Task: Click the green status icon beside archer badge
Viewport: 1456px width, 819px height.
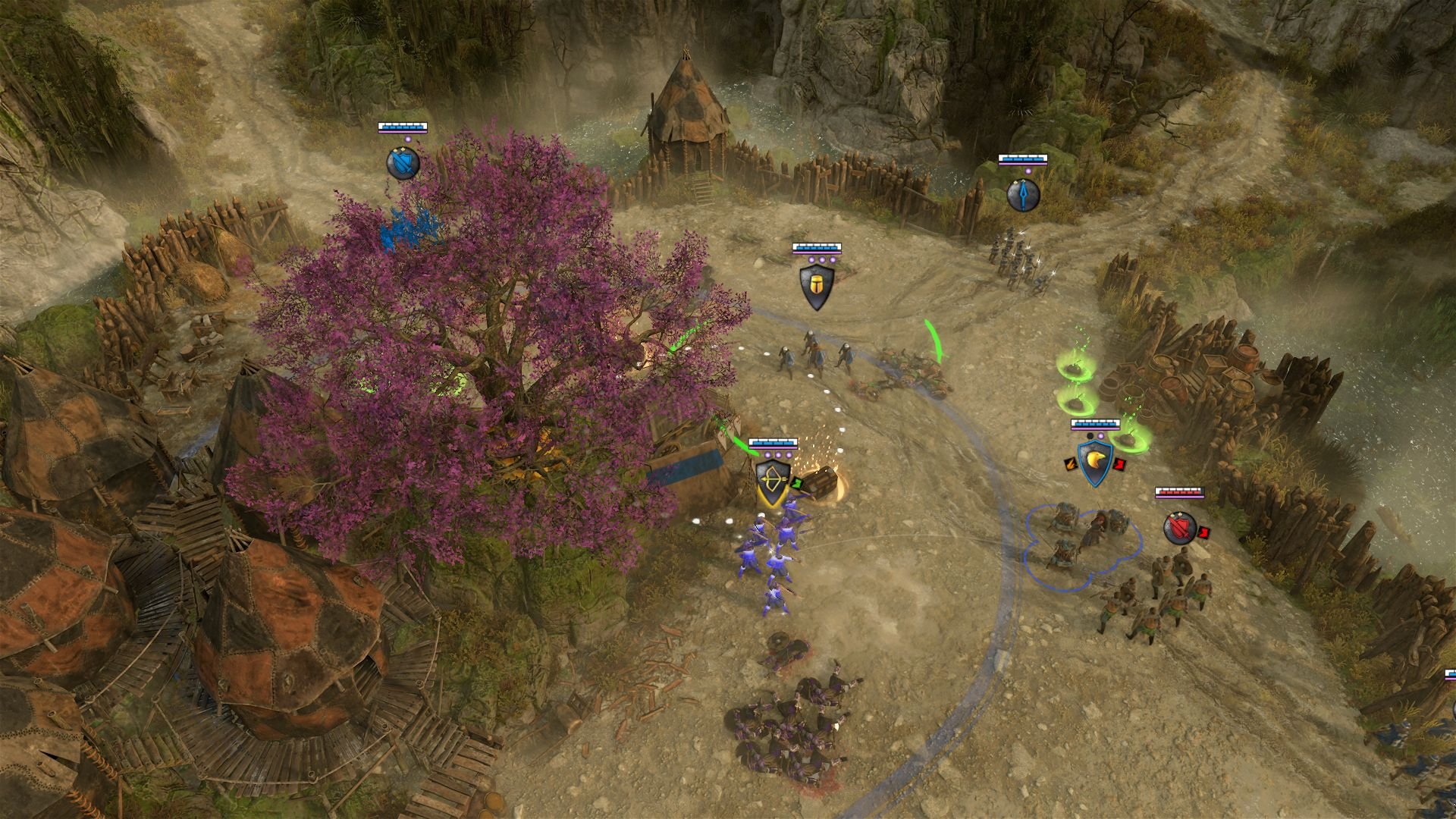Action: pos(797,482)
